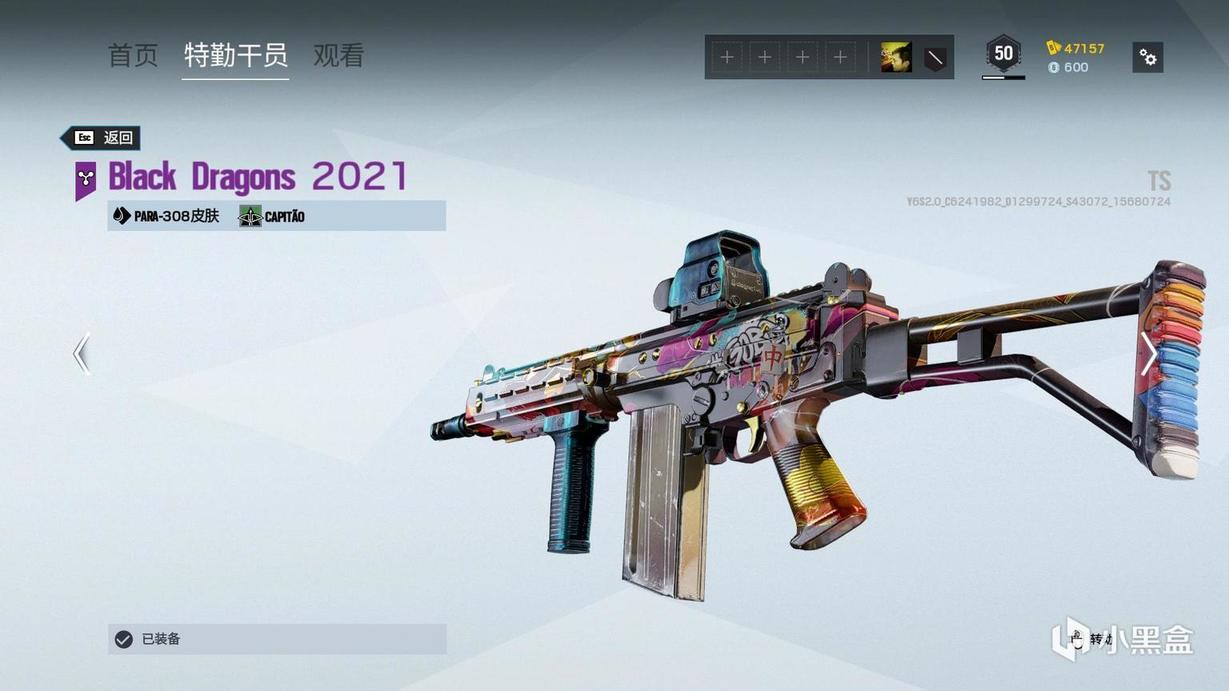This screenshot has width=1229, height=691.
Task: Open the level 50 player badge
Action: pyautogui.click(x=1003, y=54)
